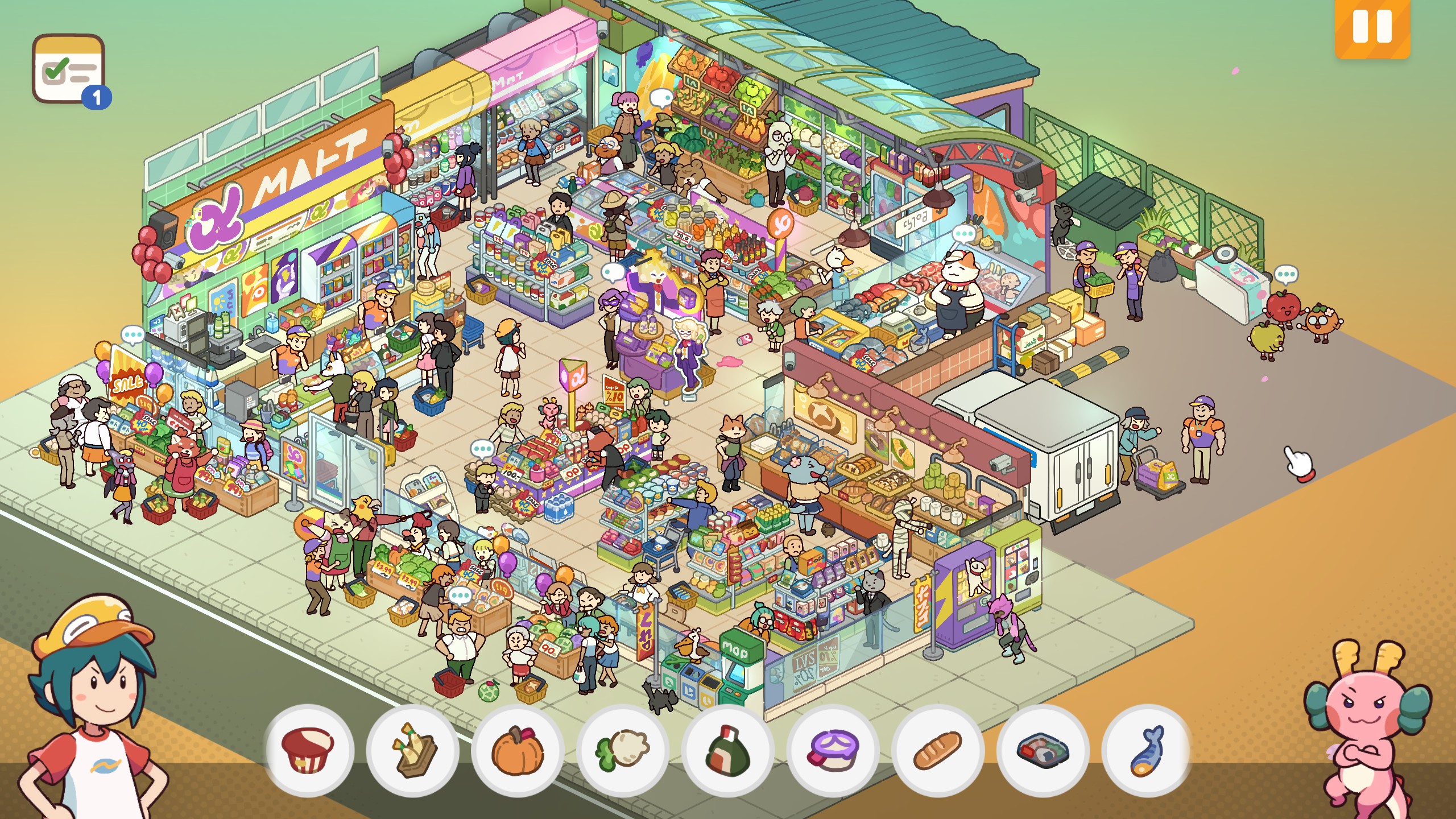This screenshot has width=1456, height=819.
Task: Pick the packed lunch tray item
Action: pos(1043,750)
